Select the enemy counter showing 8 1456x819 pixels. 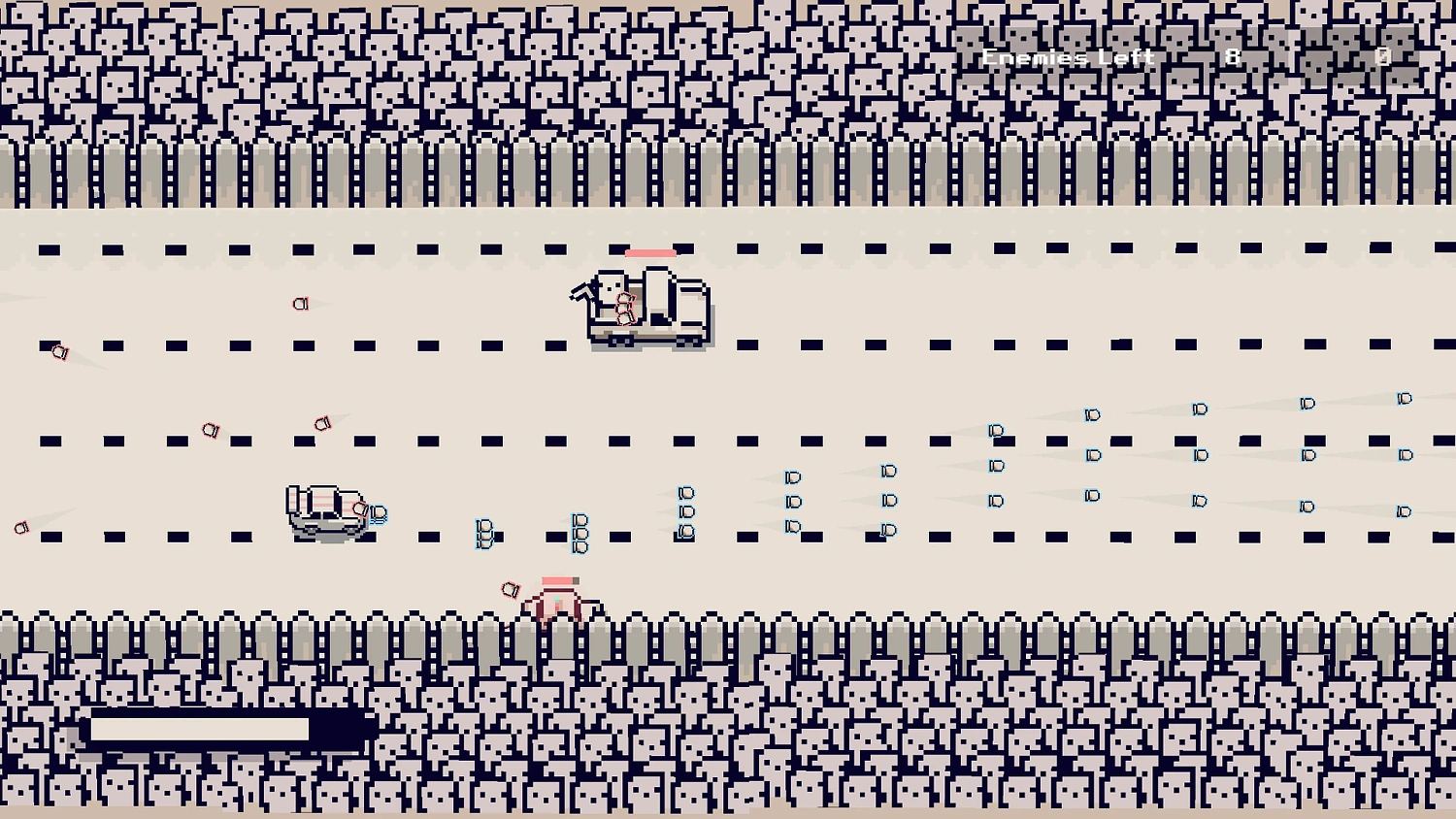1231,56
